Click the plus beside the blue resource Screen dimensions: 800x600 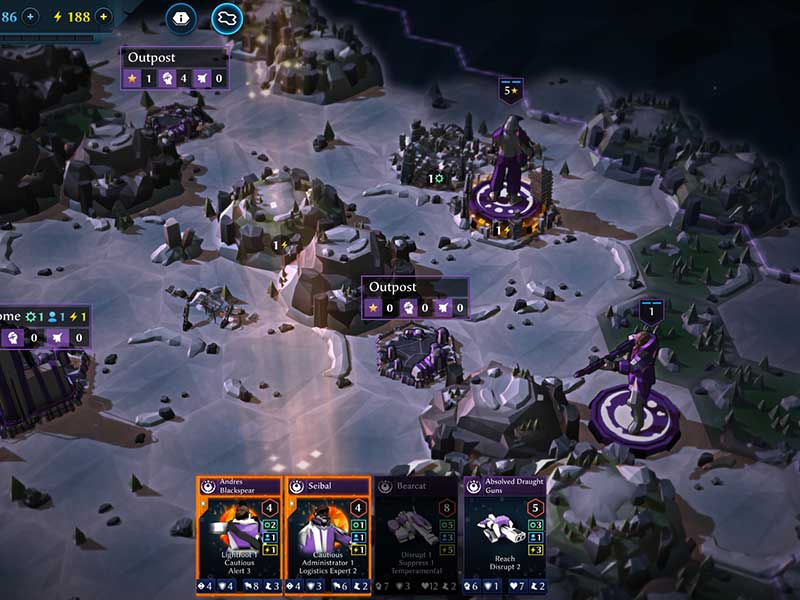[x=30, y=16]
